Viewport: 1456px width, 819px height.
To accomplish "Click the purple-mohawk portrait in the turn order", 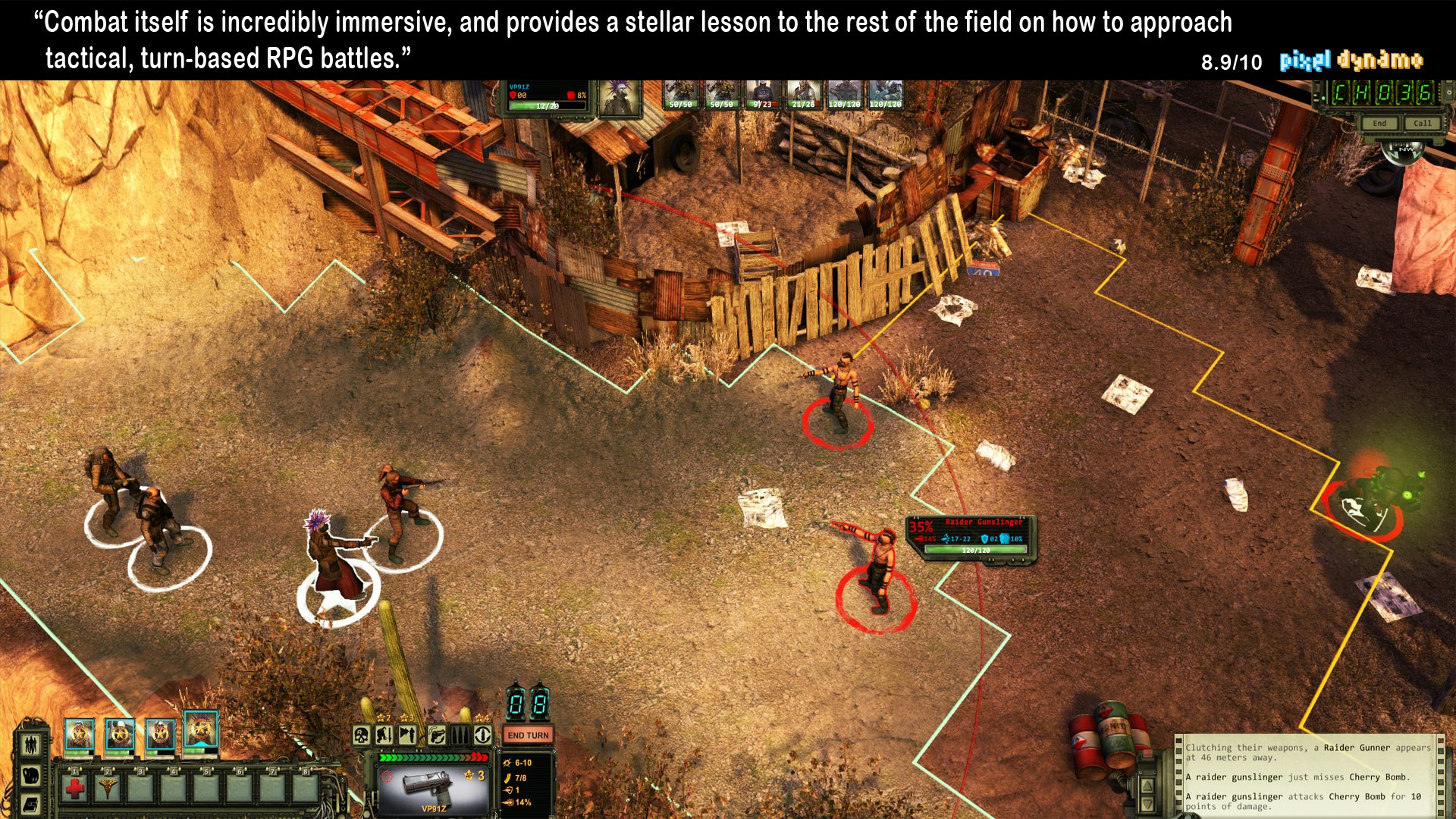I will coord(620,98).
